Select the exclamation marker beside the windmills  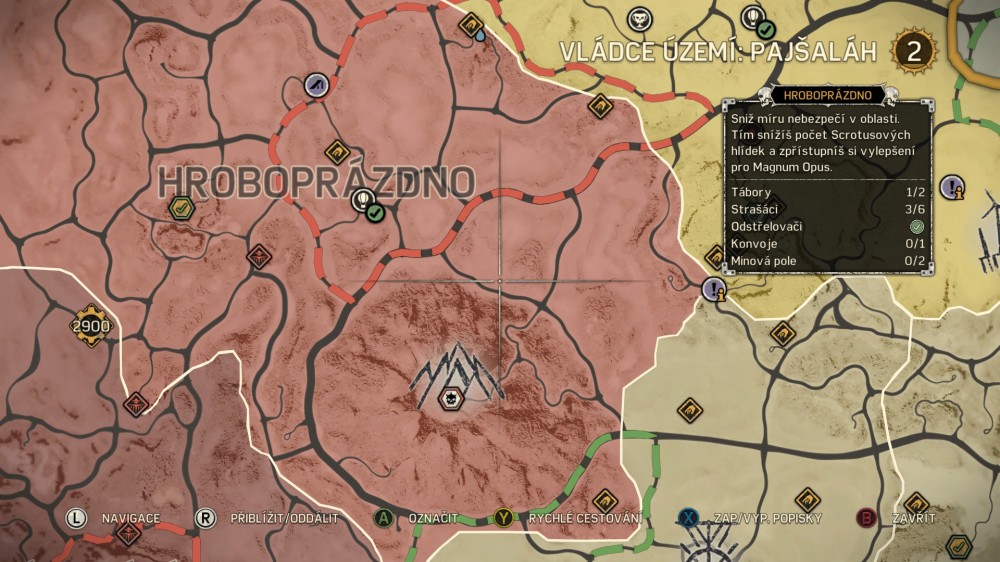coord(953,186)
